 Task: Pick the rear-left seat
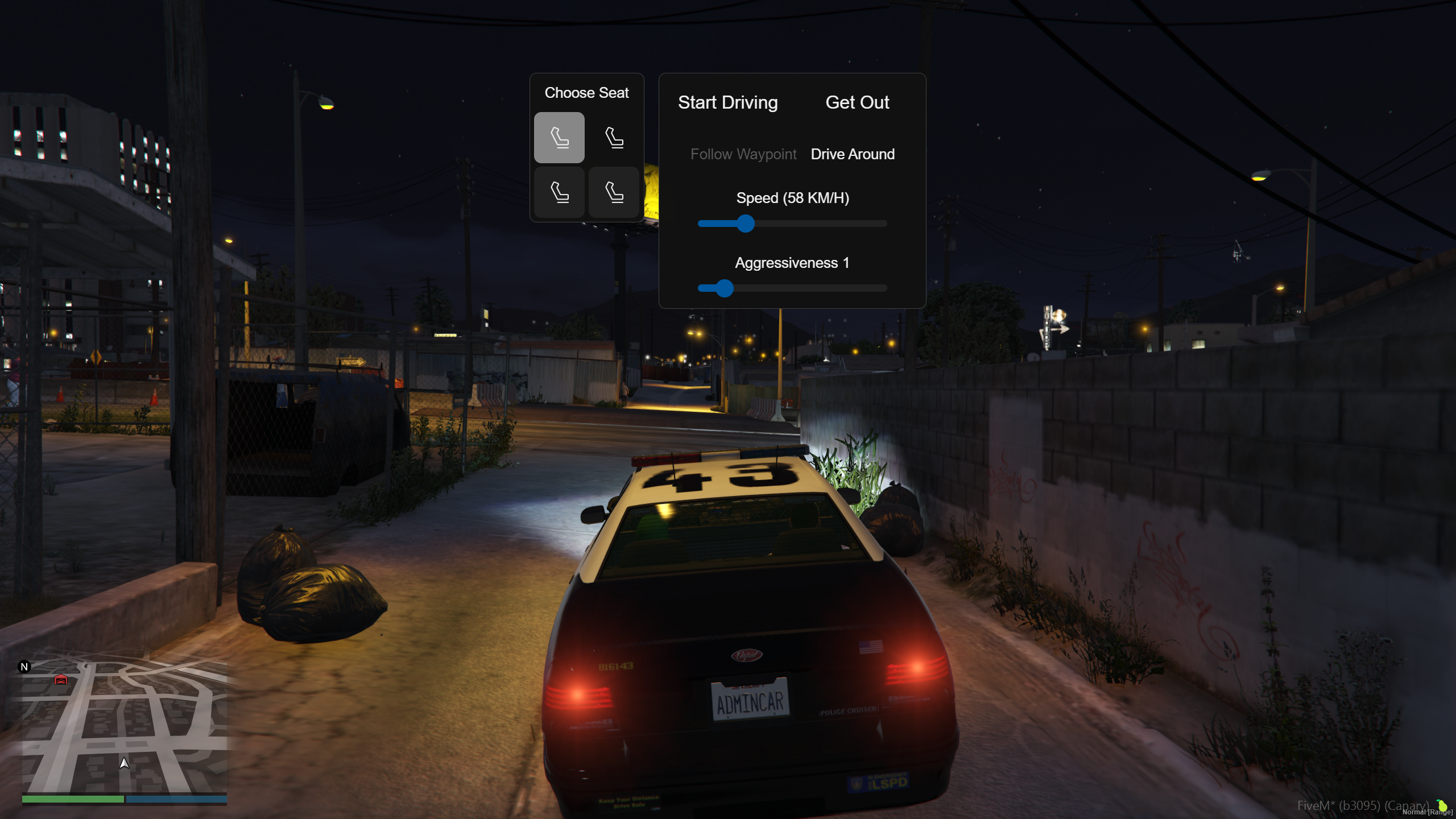click(x=559, y=192)
